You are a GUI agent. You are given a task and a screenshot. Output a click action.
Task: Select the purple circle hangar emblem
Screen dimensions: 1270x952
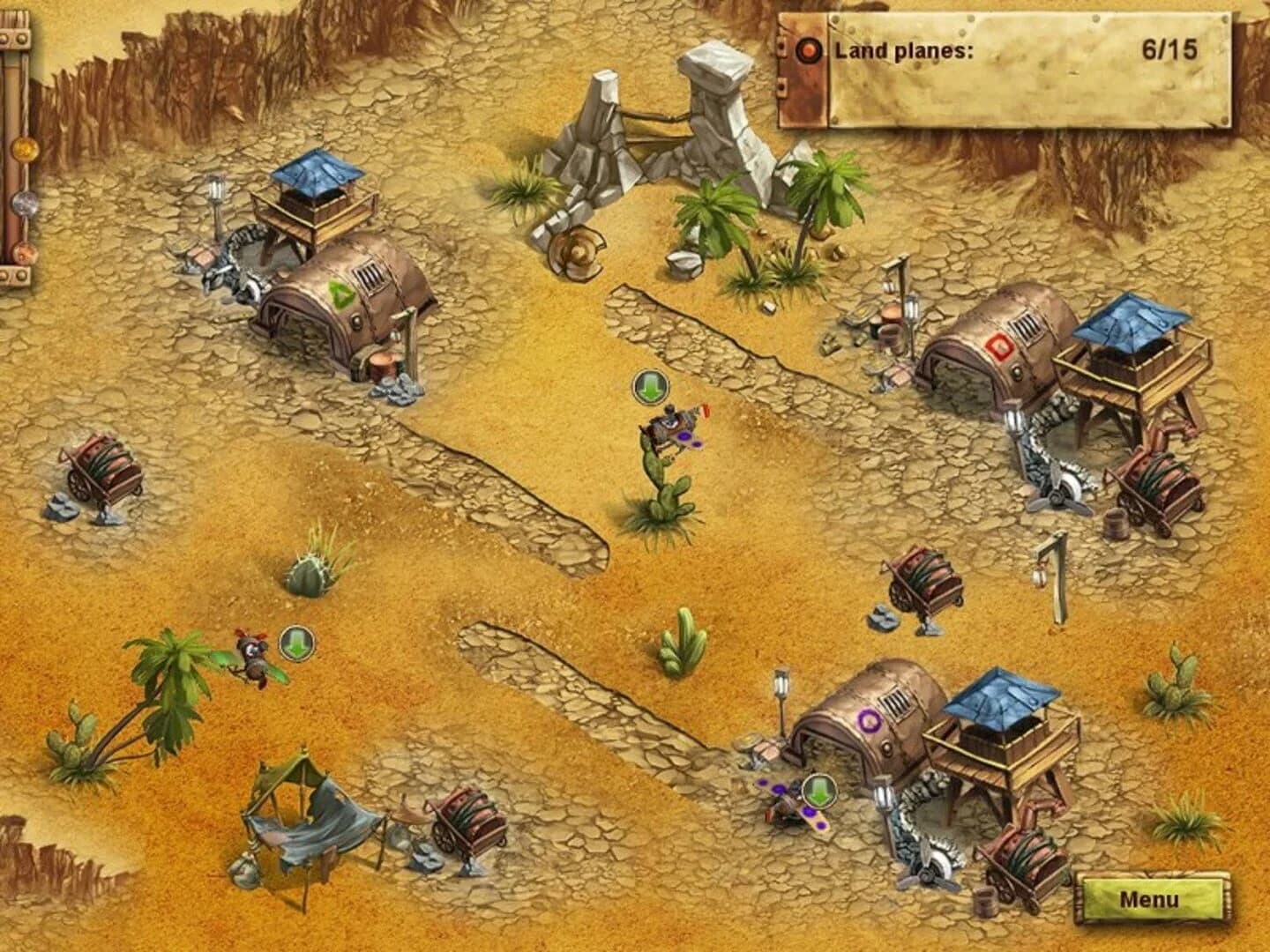click(x=870, y=719)
